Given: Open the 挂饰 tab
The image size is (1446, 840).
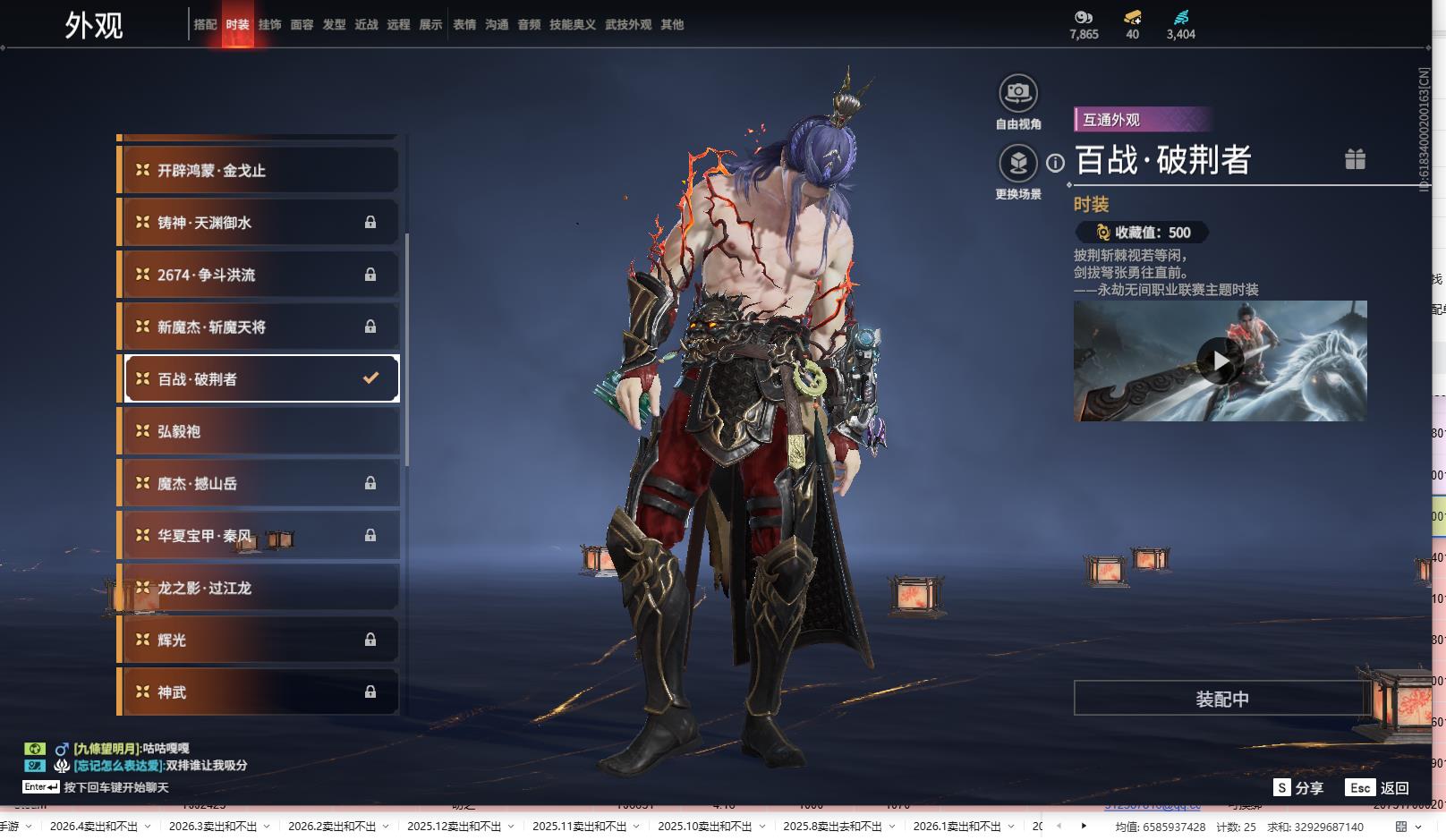Looking at the screenshot, I should [269, 25].
